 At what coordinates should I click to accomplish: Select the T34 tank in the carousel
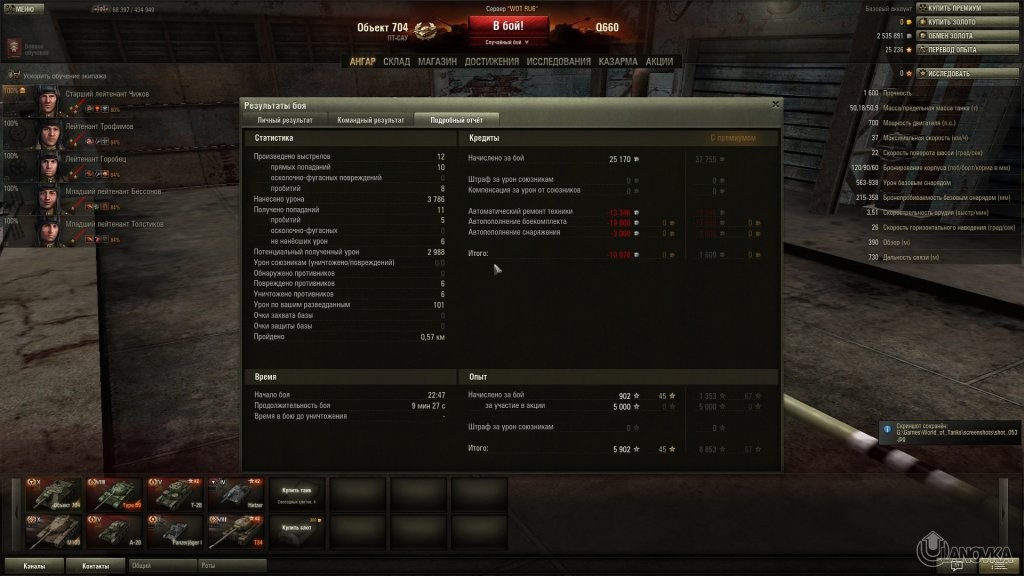pyautogui.click(x=235, y=533)
